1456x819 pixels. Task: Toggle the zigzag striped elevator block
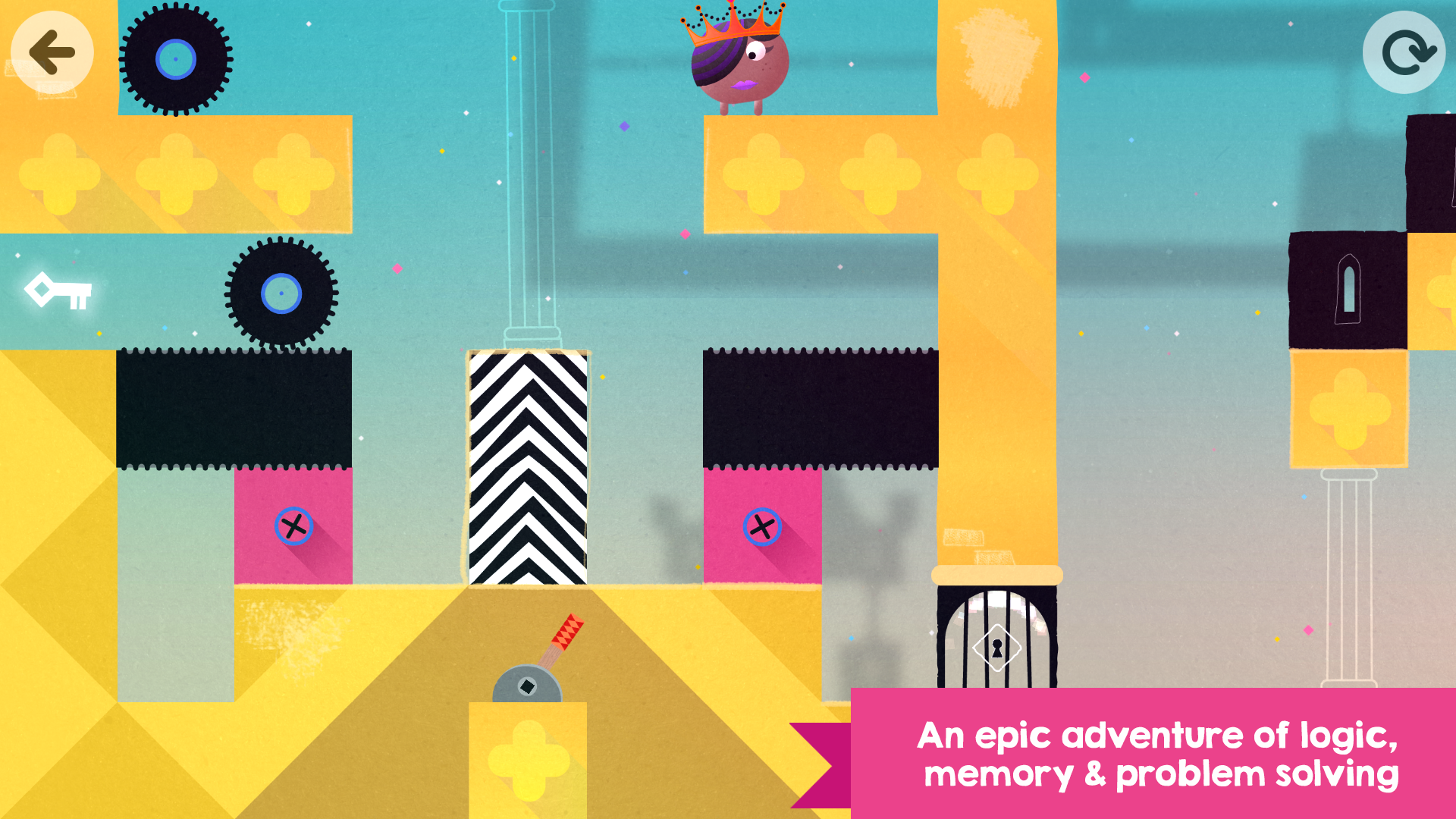pyautogui.click(x=529, y=466)
